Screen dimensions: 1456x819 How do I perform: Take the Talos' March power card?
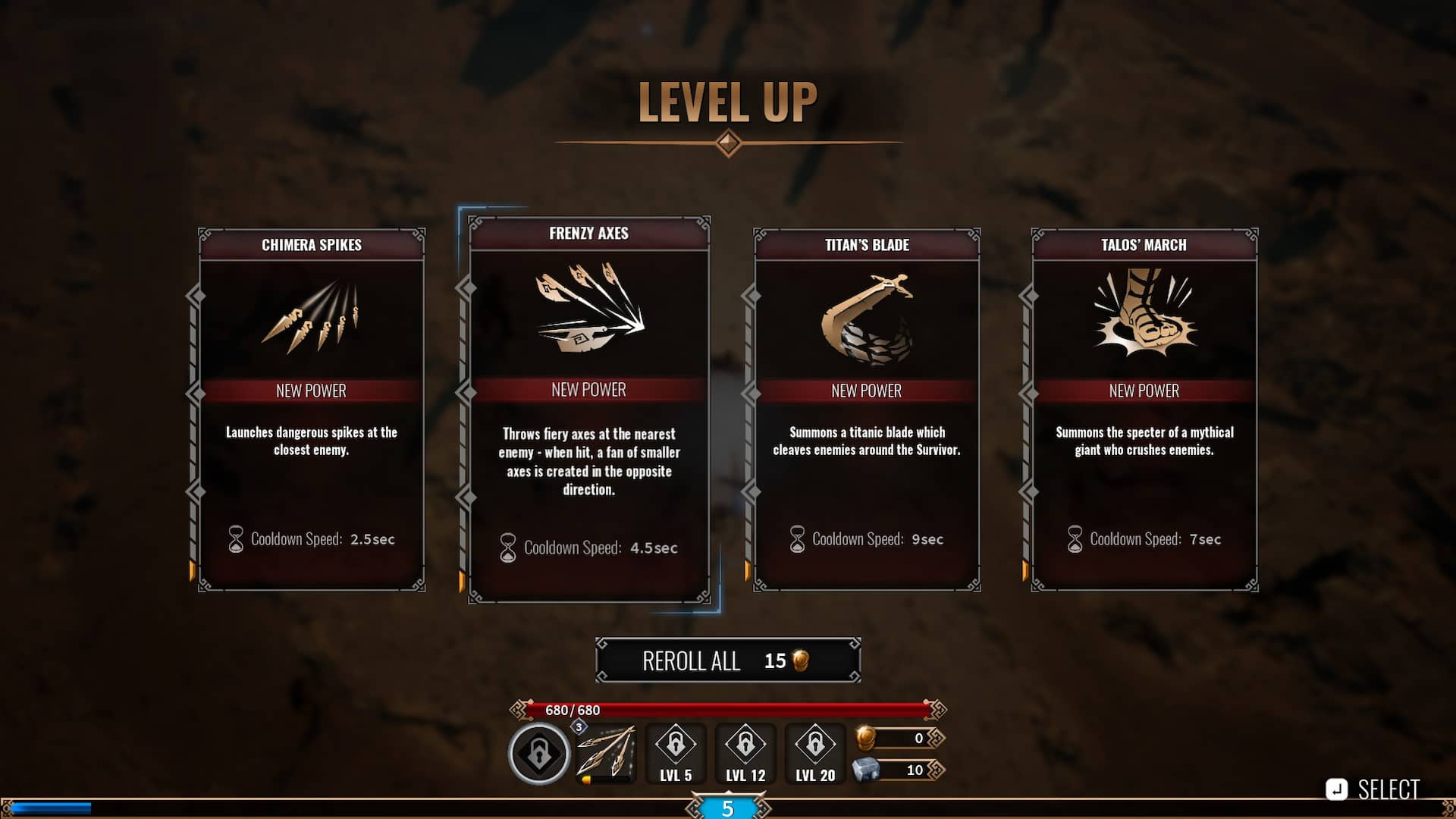click(x=1144, y=409)
